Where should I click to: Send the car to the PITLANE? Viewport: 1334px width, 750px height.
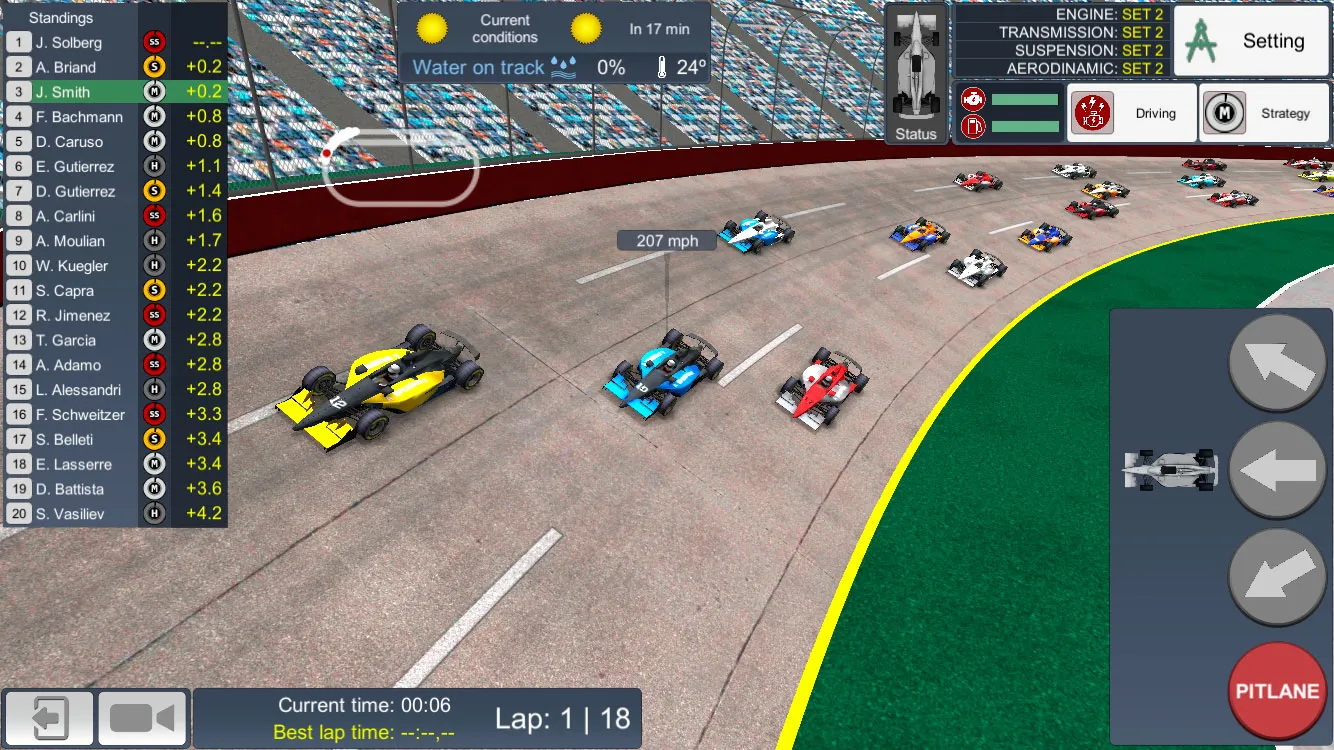pyautogui.click(x=1277, y=692)
